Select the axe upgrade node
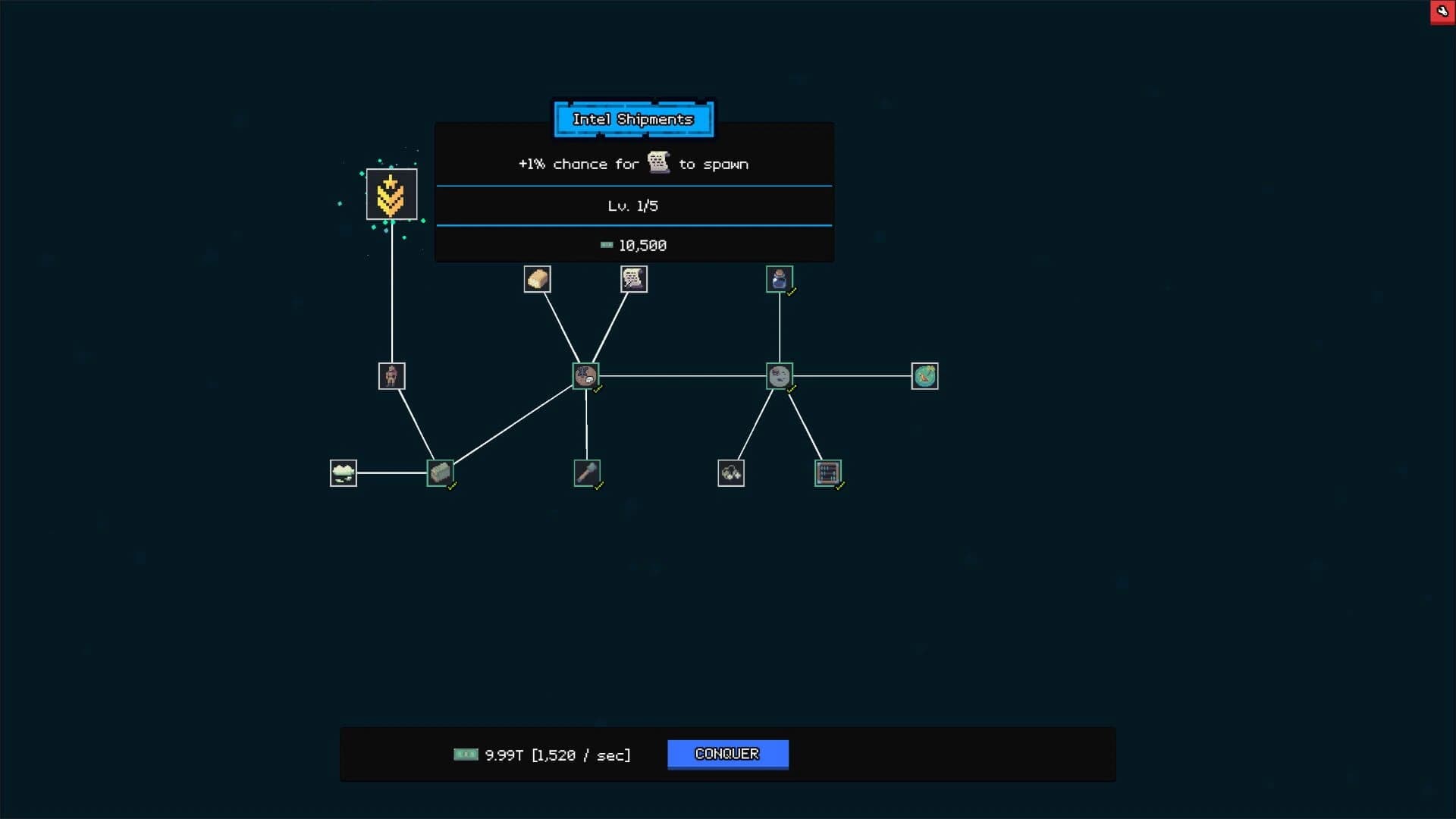 coord(587,472)
